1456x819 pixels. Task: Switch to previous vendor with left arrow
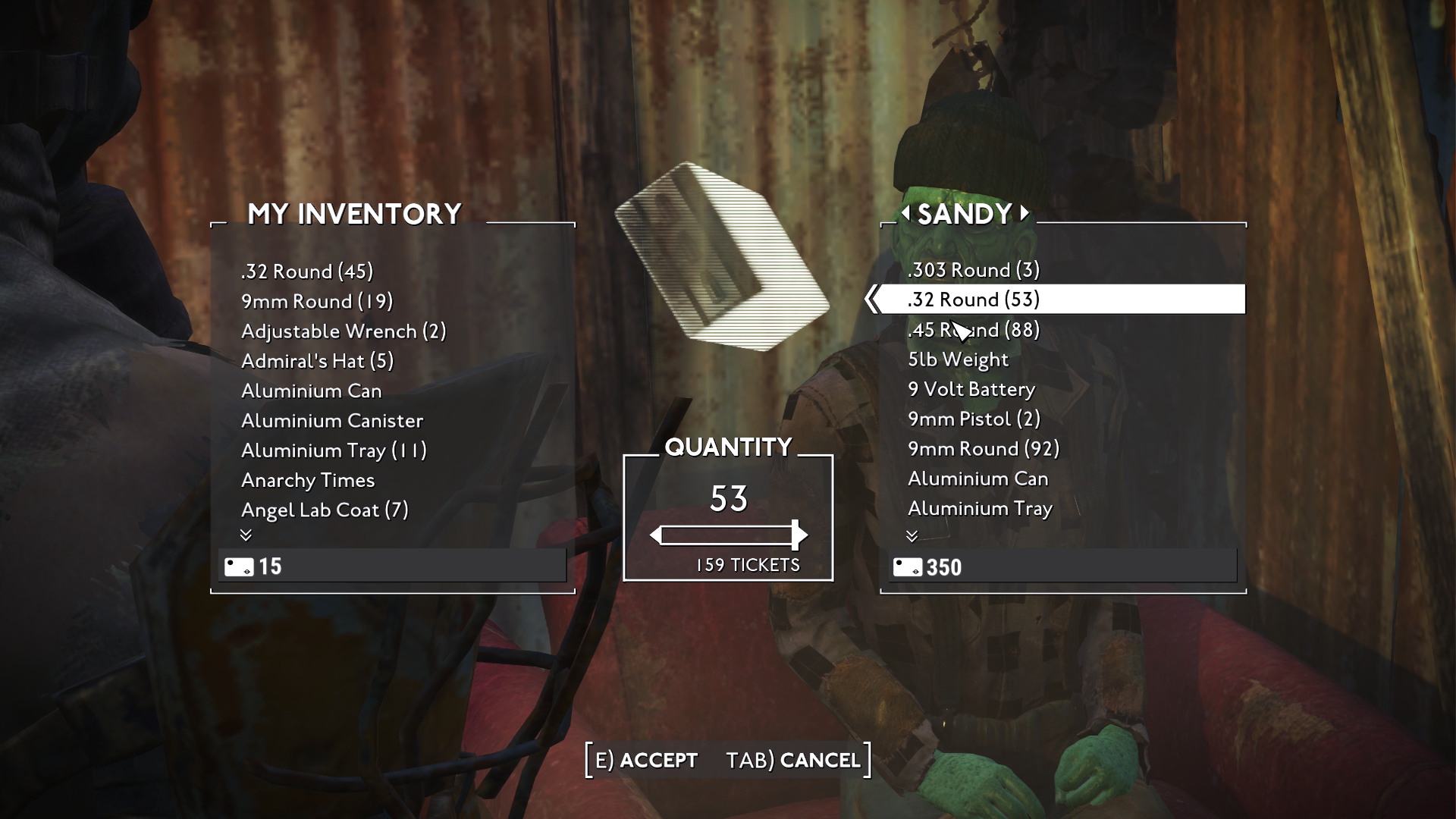(905, 213)
